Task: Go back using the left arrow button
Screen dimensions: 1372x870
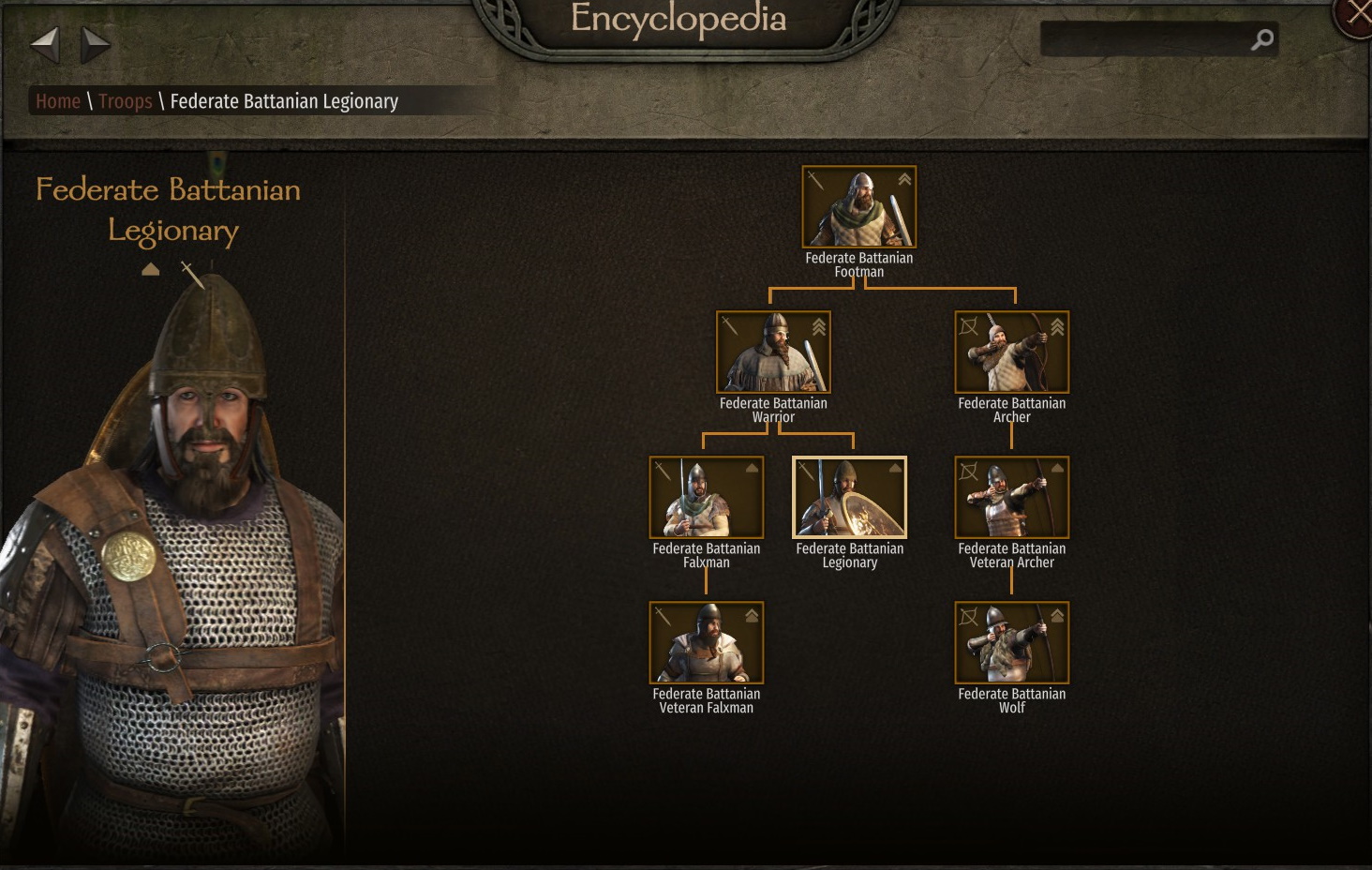Action: pyautogui.click(x=45, y=43)
